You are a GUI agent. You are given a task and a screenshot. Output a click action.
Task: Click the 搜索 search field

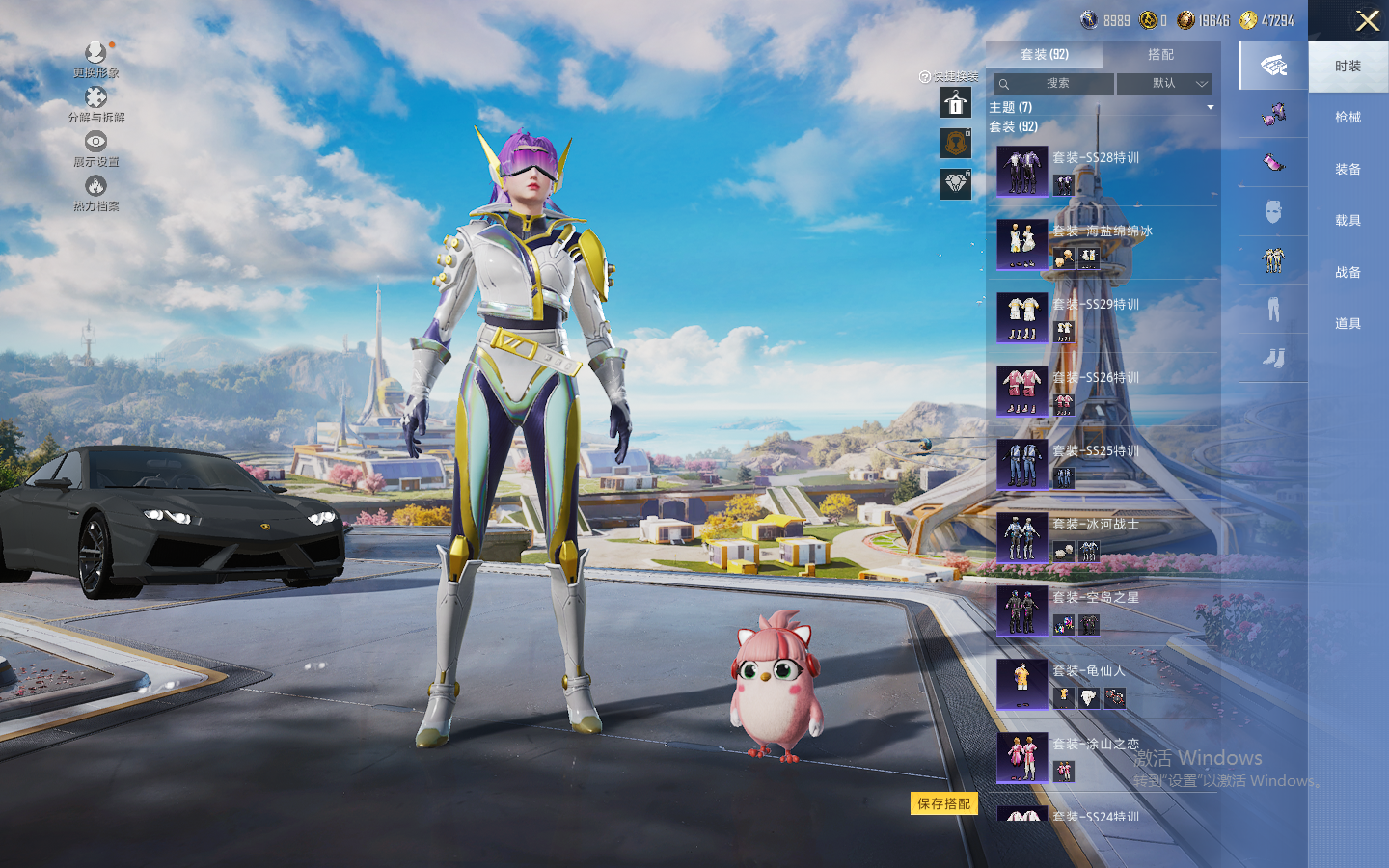click(x=1053, y=84)
